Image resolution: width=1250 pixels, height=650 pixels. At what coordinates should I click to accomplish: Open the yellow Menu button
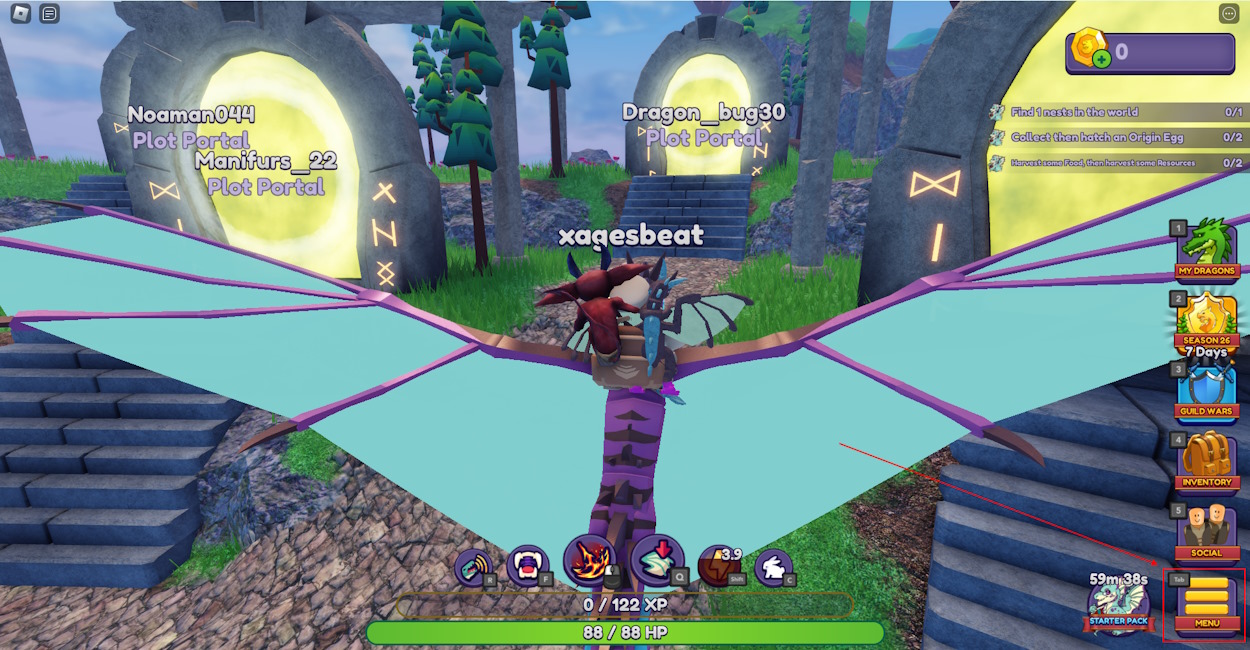[1206, 603]
